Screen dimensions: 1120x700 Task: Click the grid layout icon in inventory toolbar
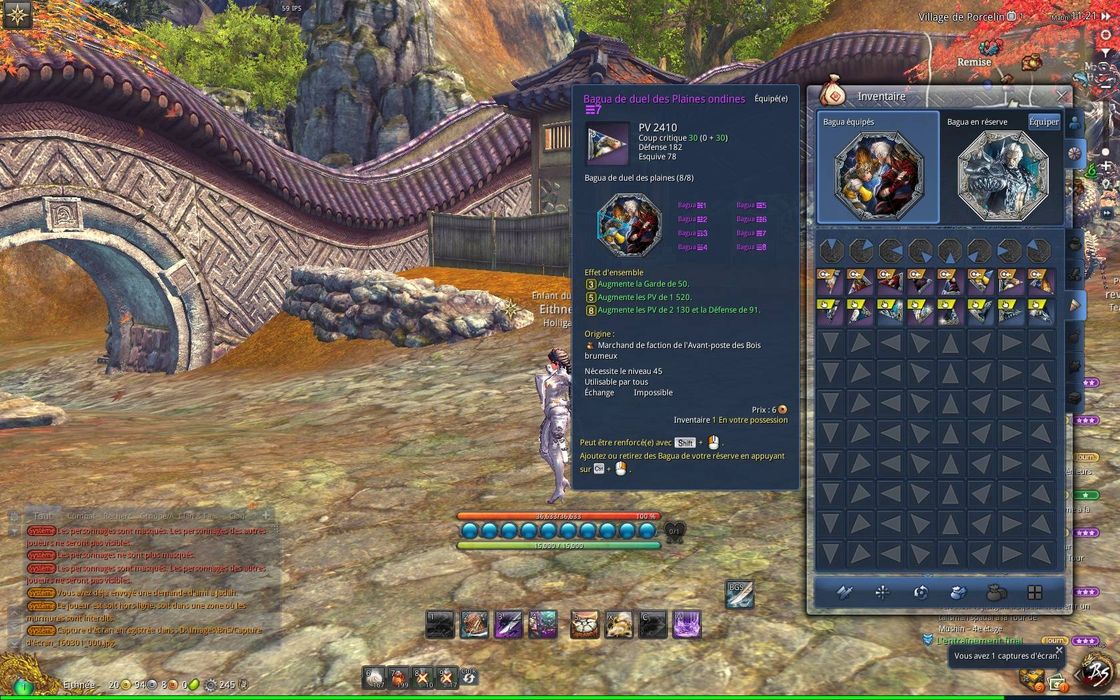tap(1034, 592)
